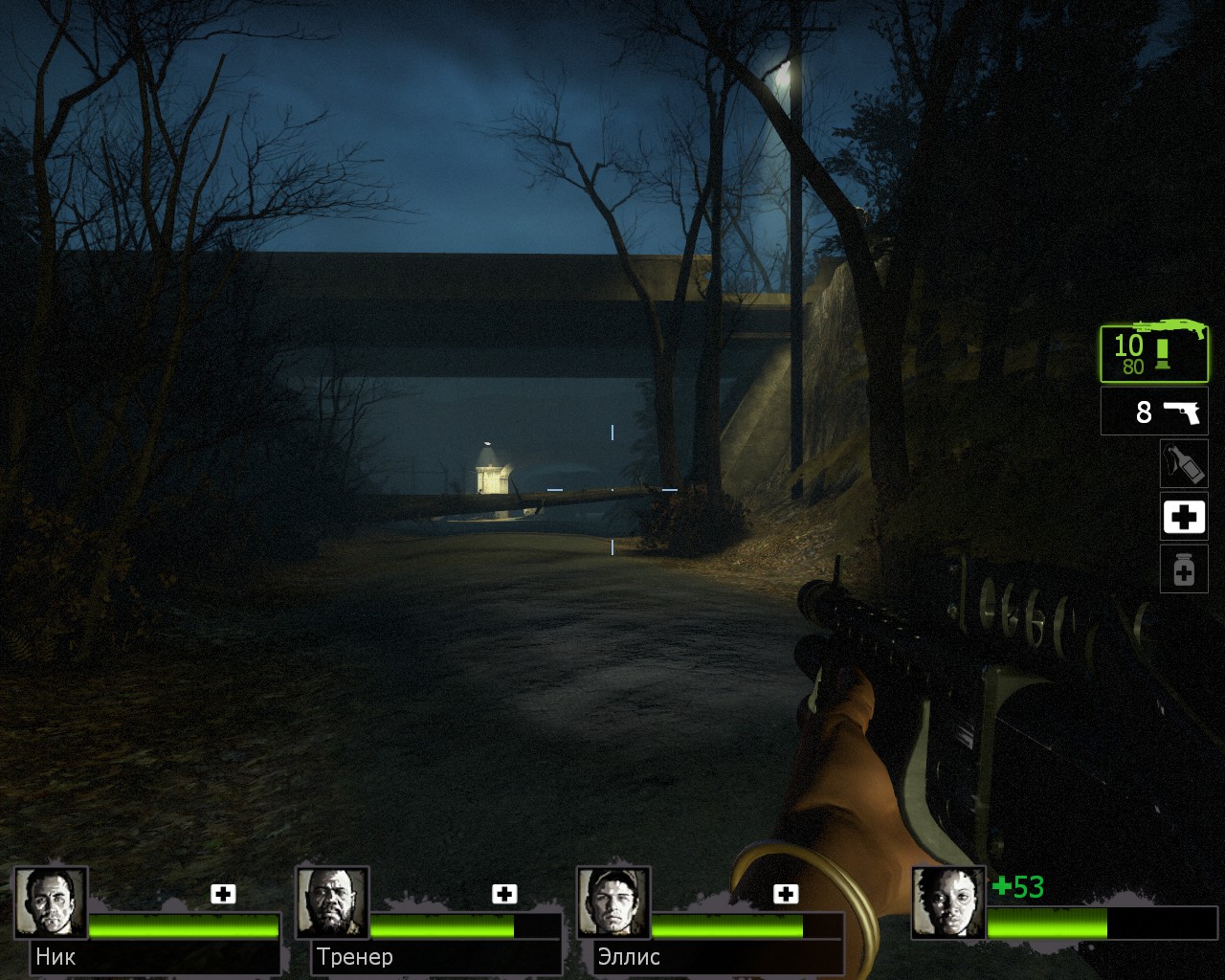
Task: Click the medkit icon above Тренер
Action: tap(504, 894)
